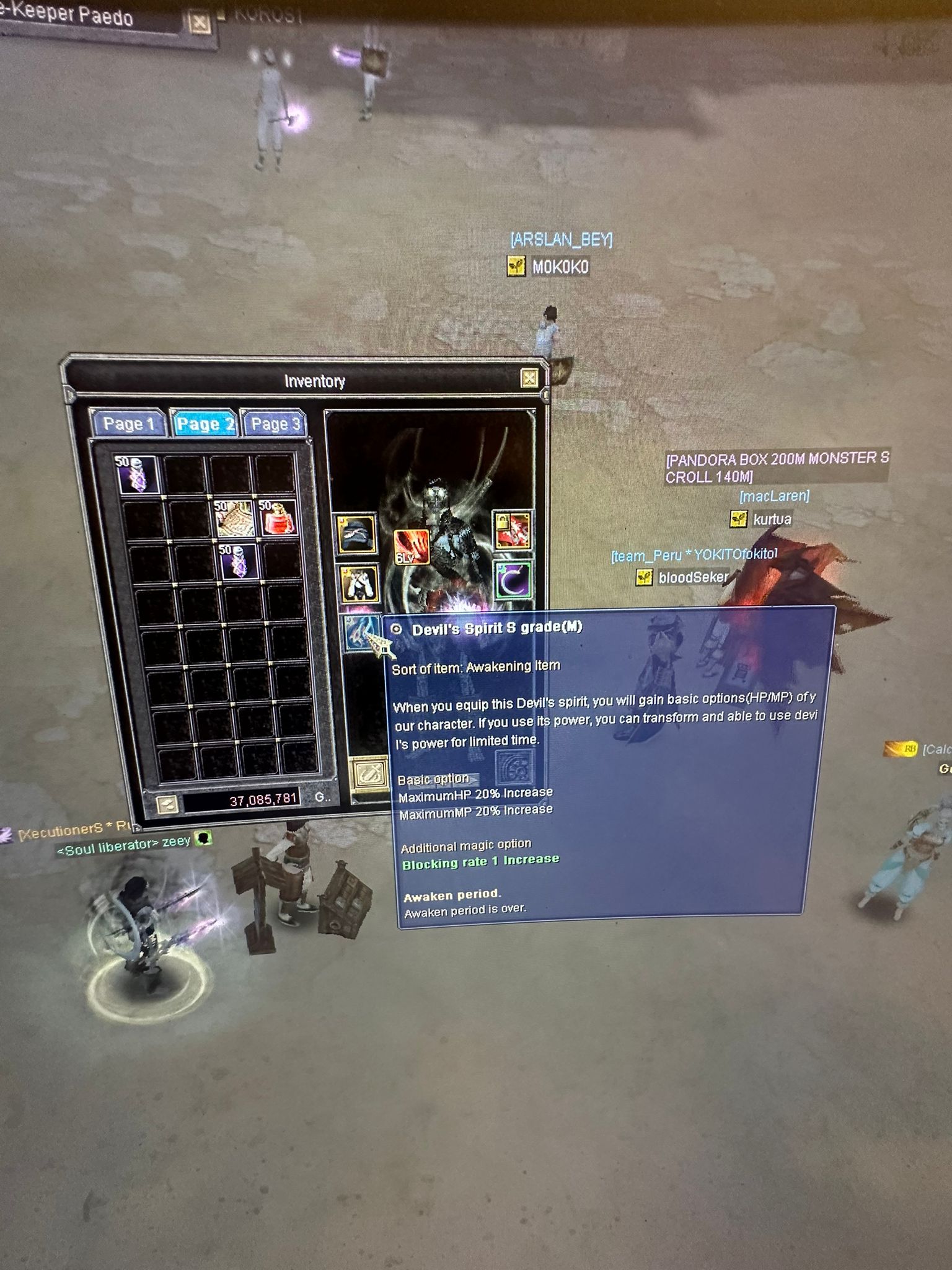Click the gold arrows button beside money
Viewport: 952px width, 1270px height.
[x=167, y=804]
